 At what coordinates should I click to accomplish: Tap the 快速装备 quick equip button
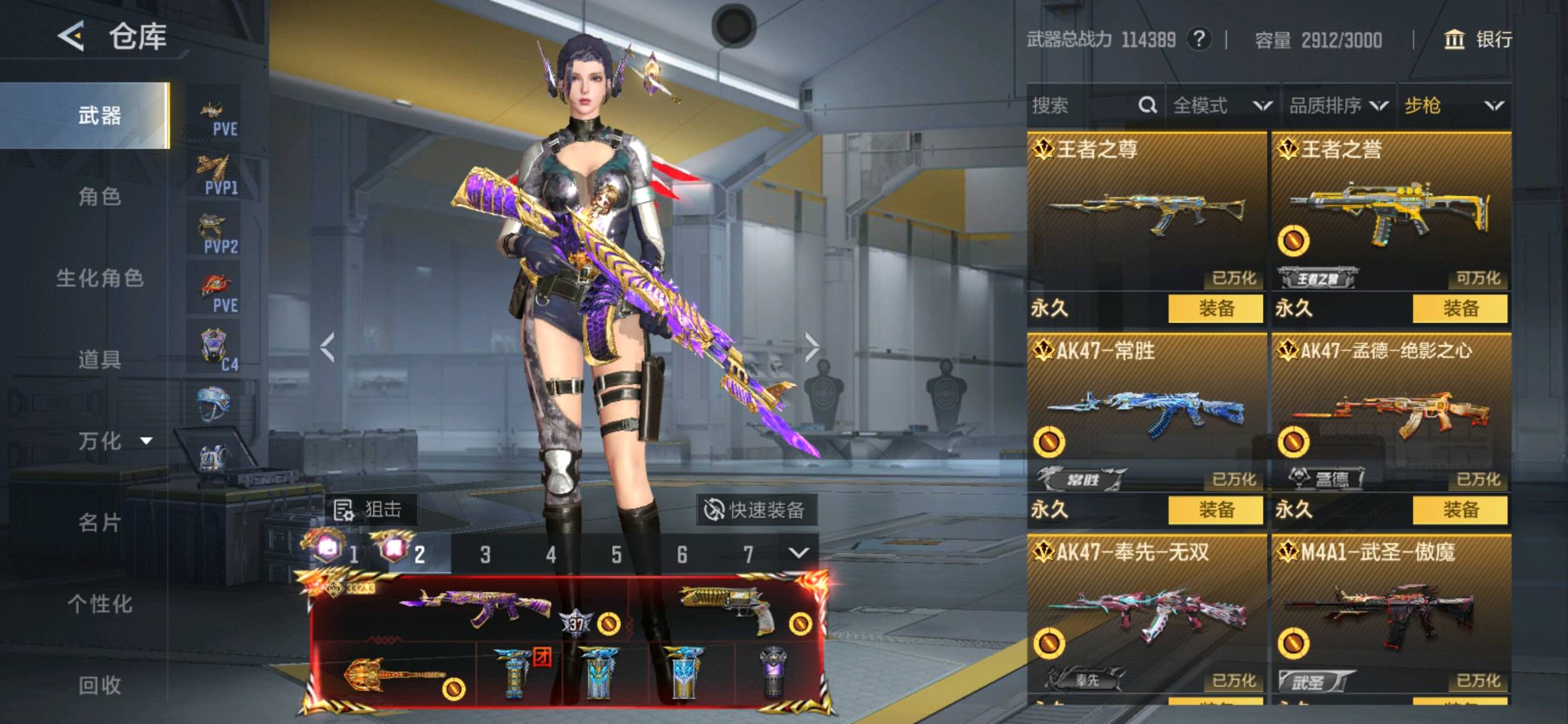(x=755, y=510)
